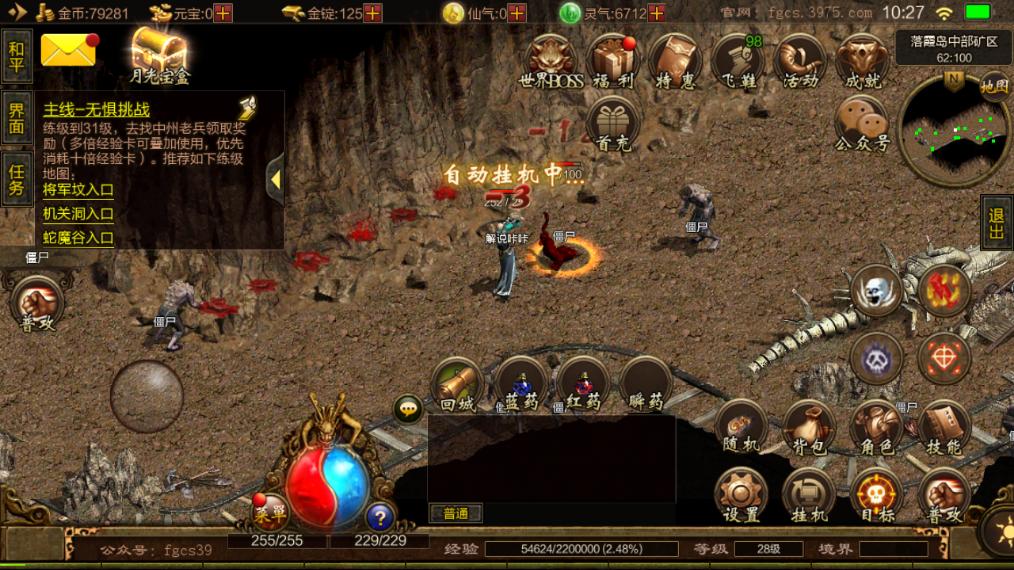Image resolution: width=1014 pixels, height=570 pixels.
Task: Select the 将军坟入口 quest link
Action: coord(78,189)
